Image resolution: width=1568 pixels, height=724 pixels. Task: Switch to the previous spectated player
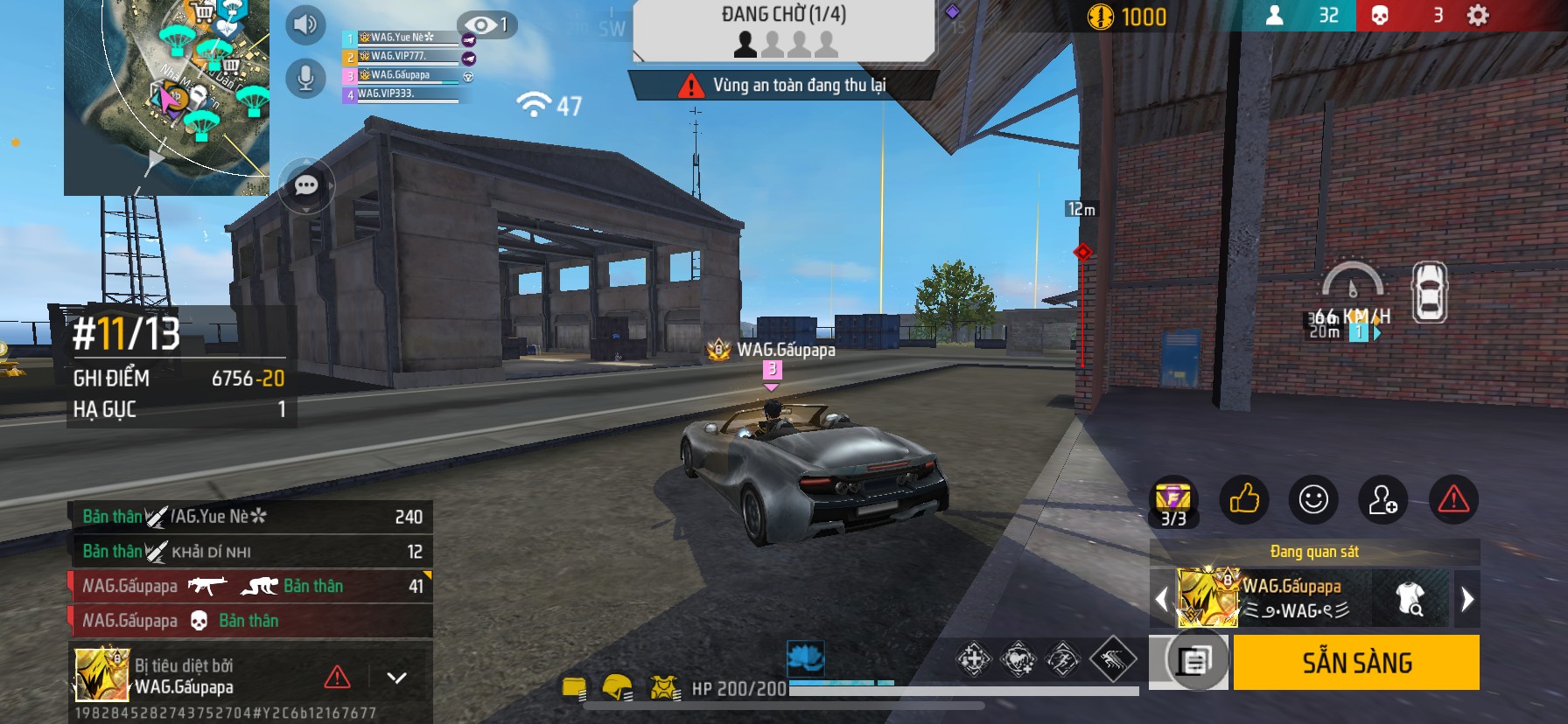point(1162,599)
